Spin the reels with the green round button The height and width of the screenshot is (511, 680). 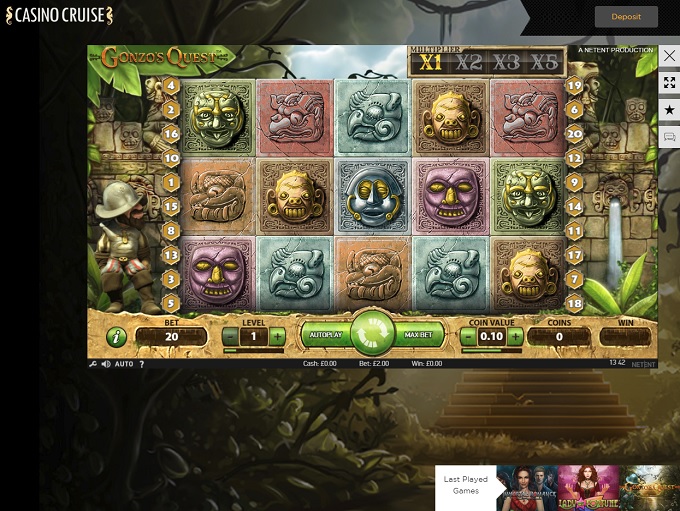pos(373,335)
